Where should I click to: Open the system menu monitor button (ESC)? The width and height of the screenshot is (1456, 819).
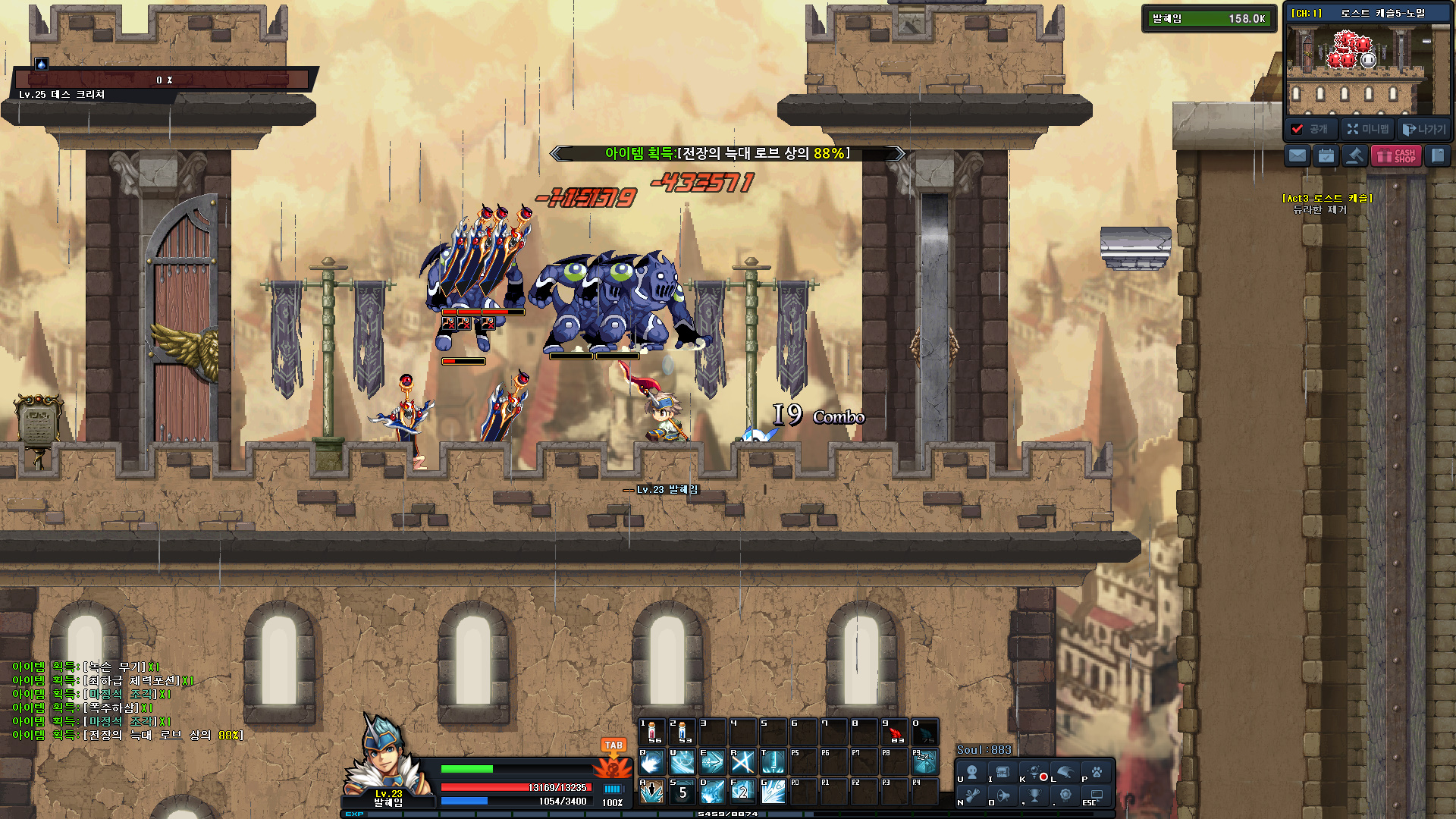pyautogui.click(x=1097, y=795)
